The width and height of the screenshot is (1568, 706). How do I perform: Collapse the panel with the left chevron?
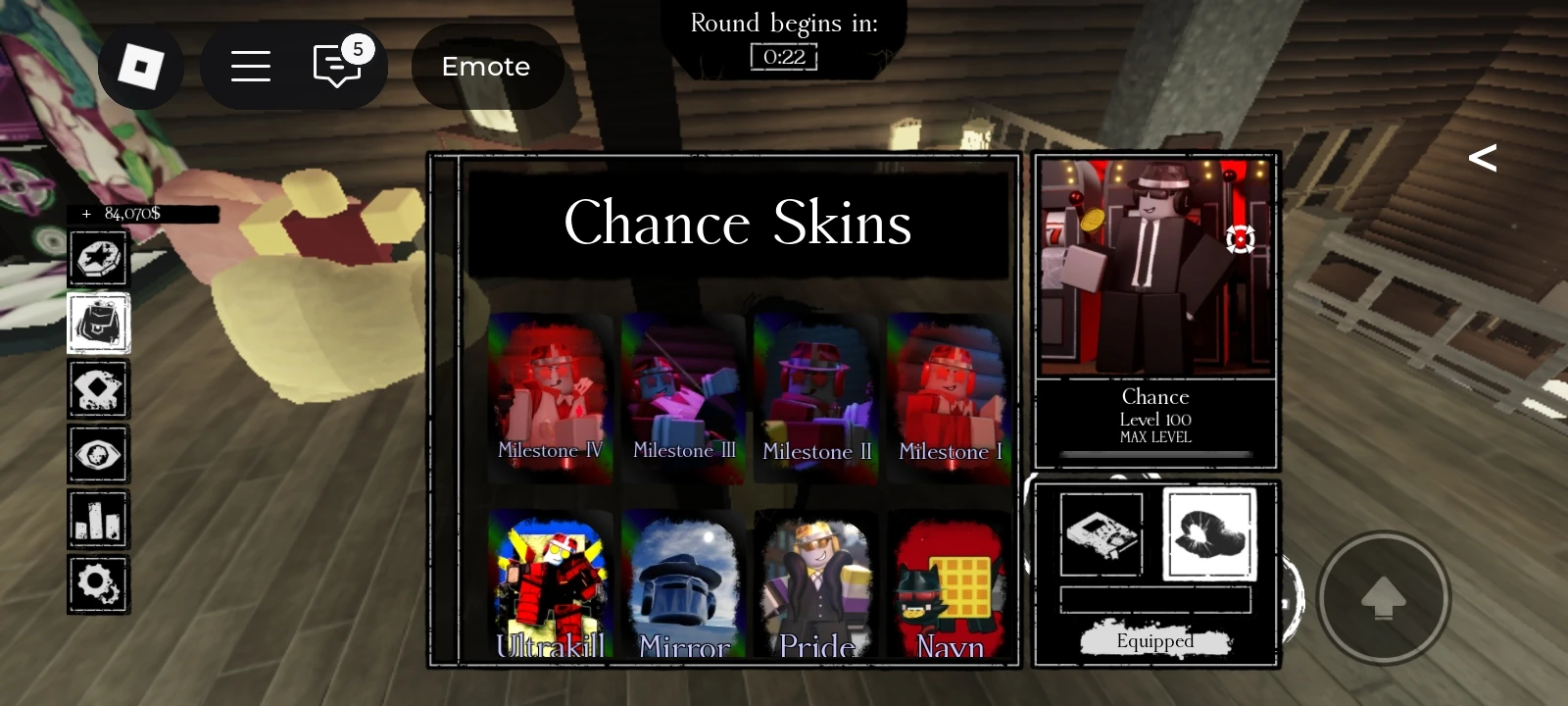(x=1483, y=157)
